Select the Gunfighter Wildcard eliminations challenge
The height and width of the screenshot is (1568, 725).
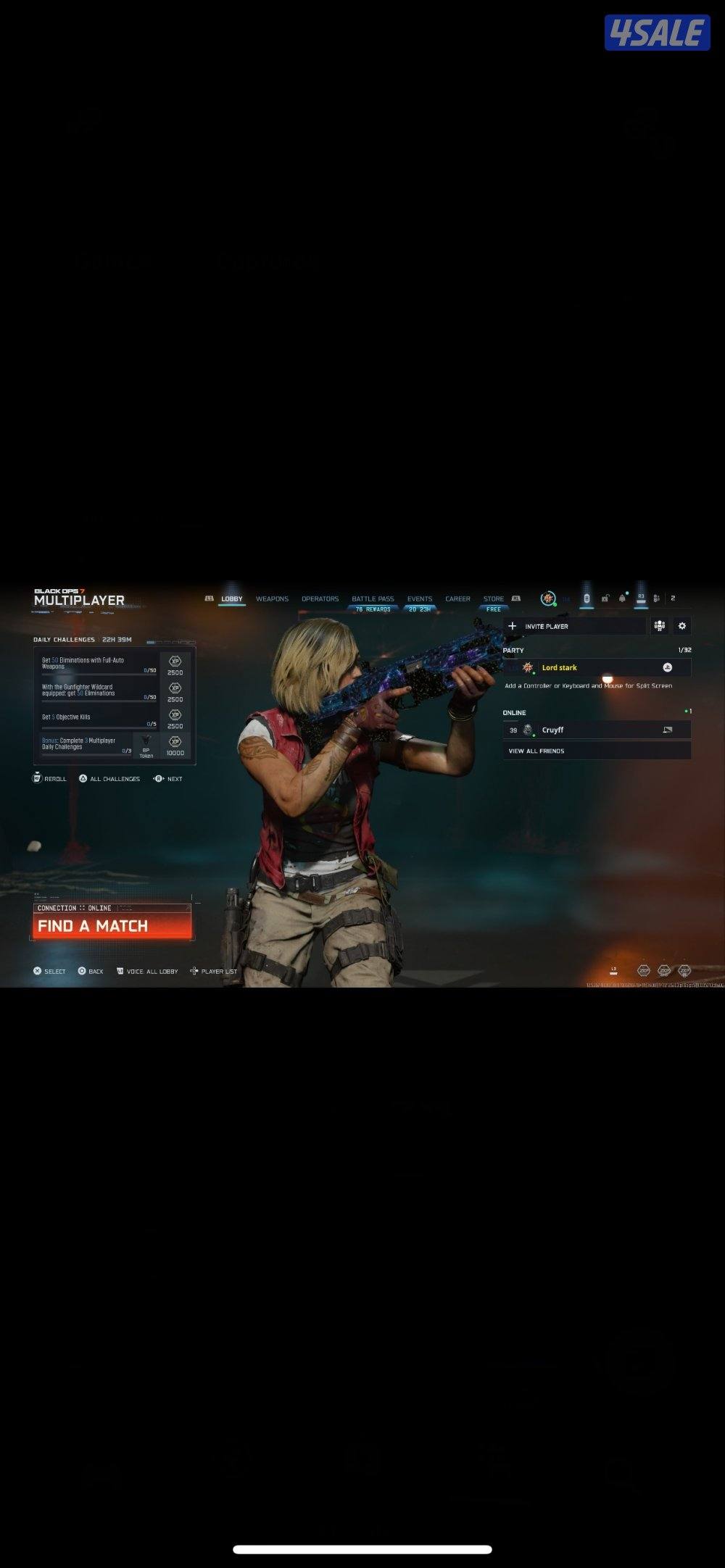coord(99,691)
